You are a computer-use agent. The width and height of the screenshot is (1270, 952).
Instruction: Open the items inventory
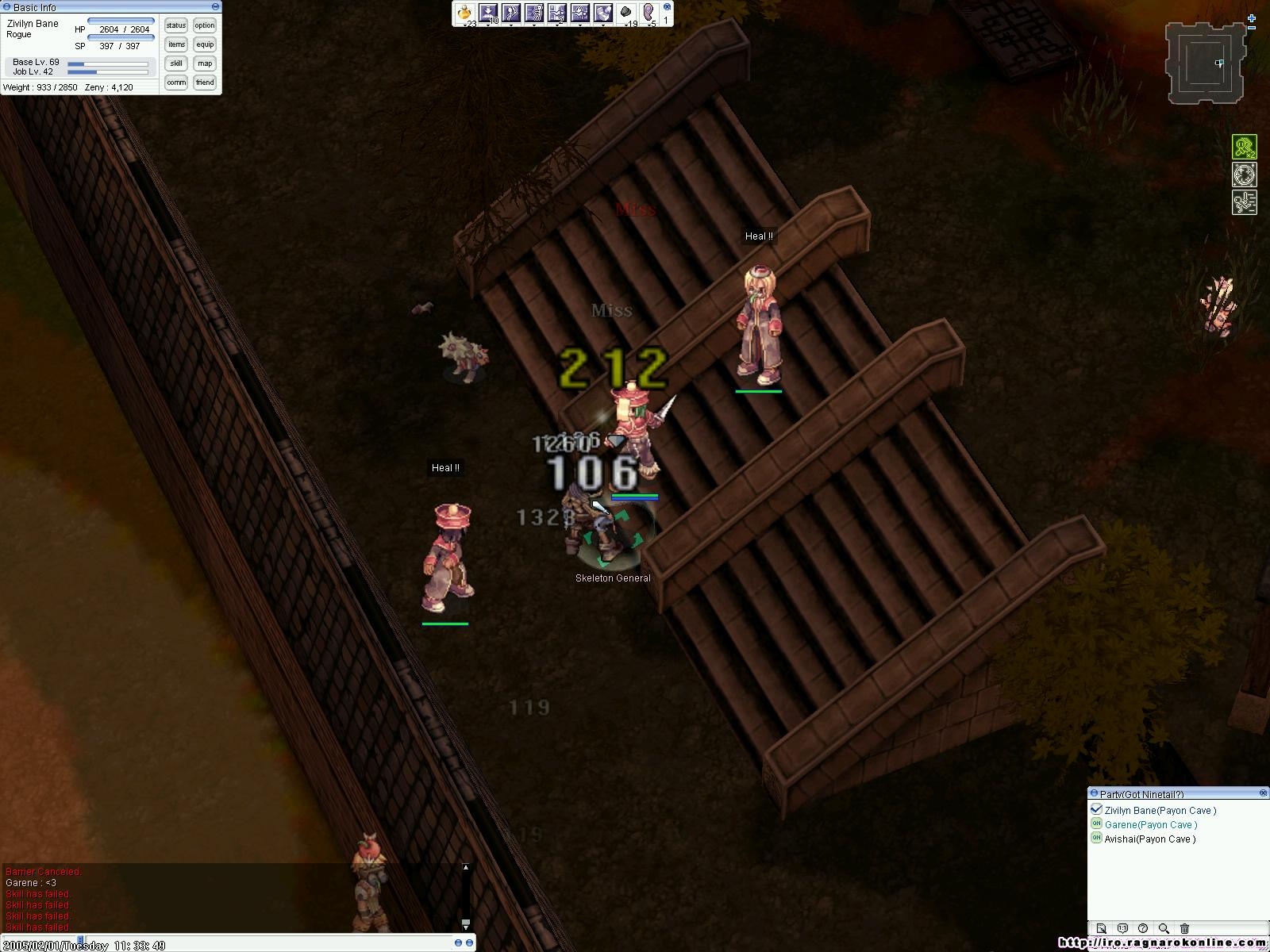click(176, 44)
